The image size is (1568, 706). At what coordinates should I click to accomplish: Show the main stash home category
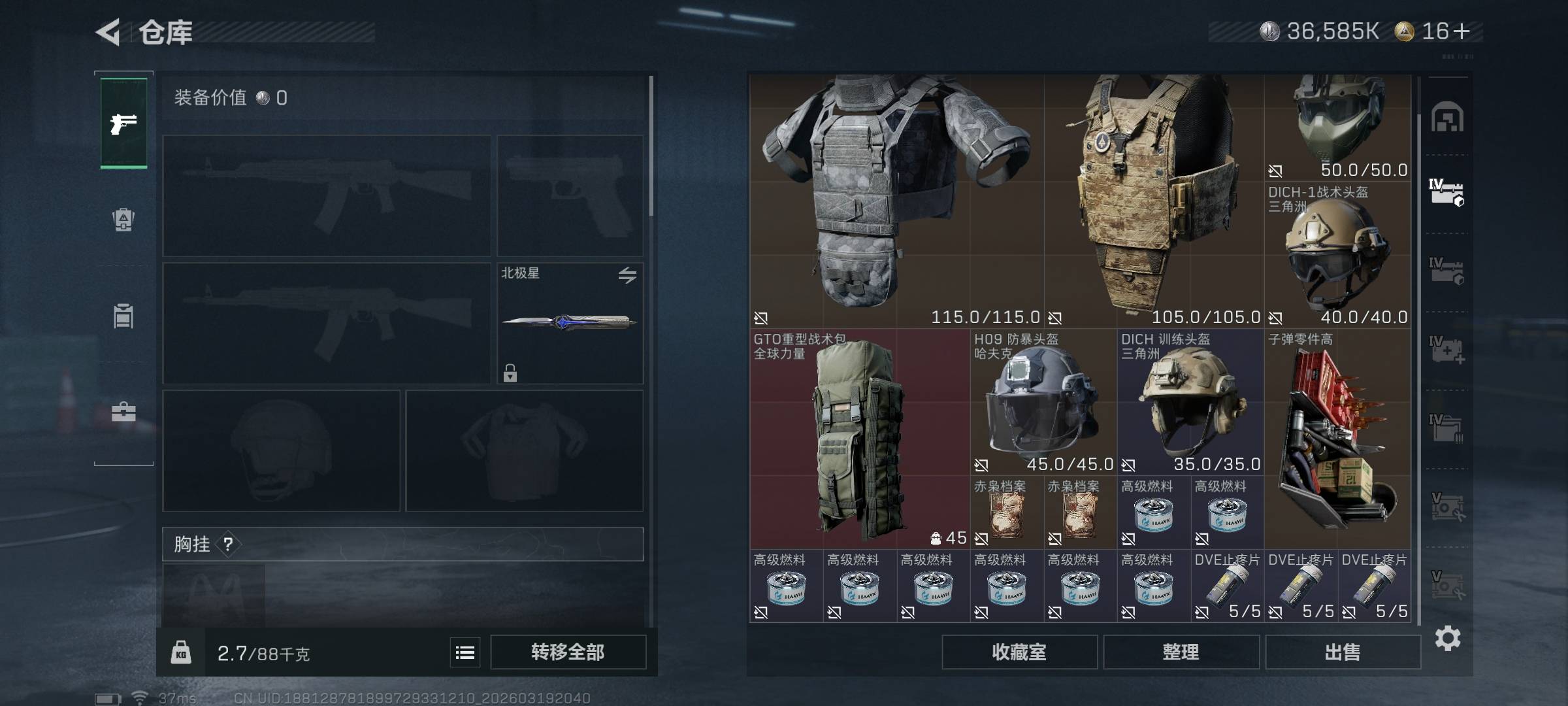click(x=1447, y=118)
